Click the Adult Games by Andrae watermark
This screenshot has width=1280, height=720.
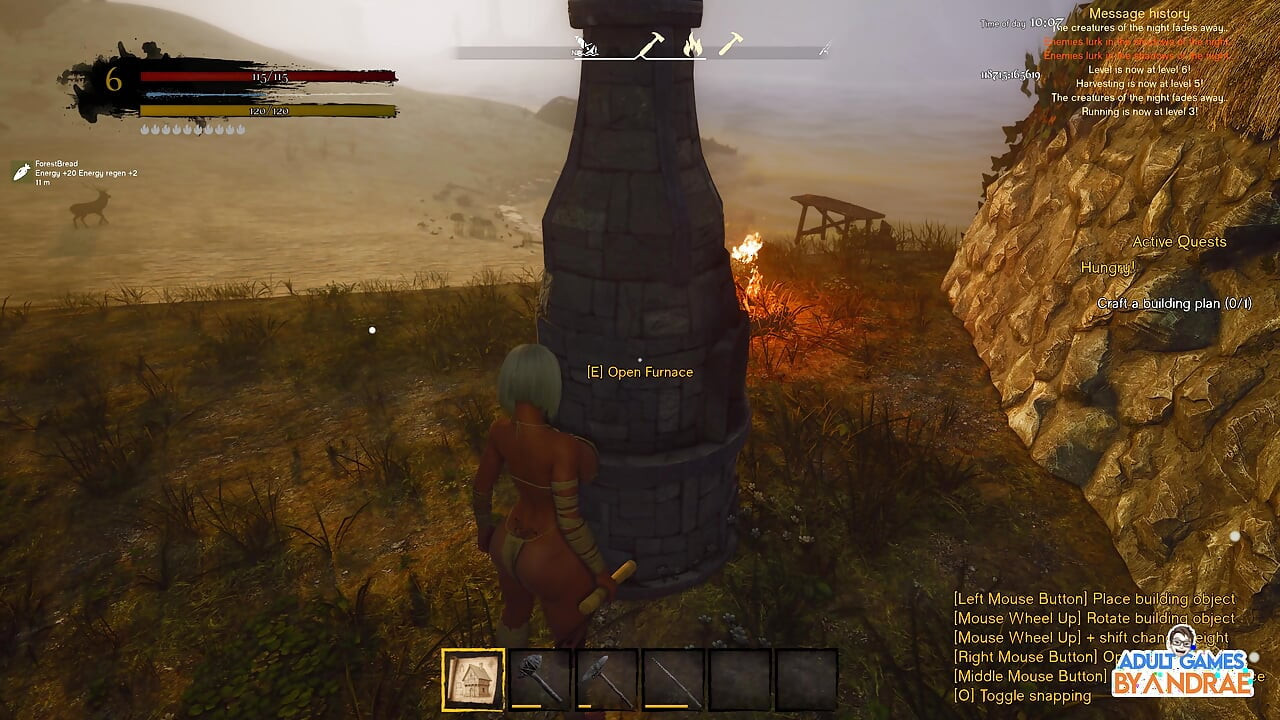(x=1184, y=670)
